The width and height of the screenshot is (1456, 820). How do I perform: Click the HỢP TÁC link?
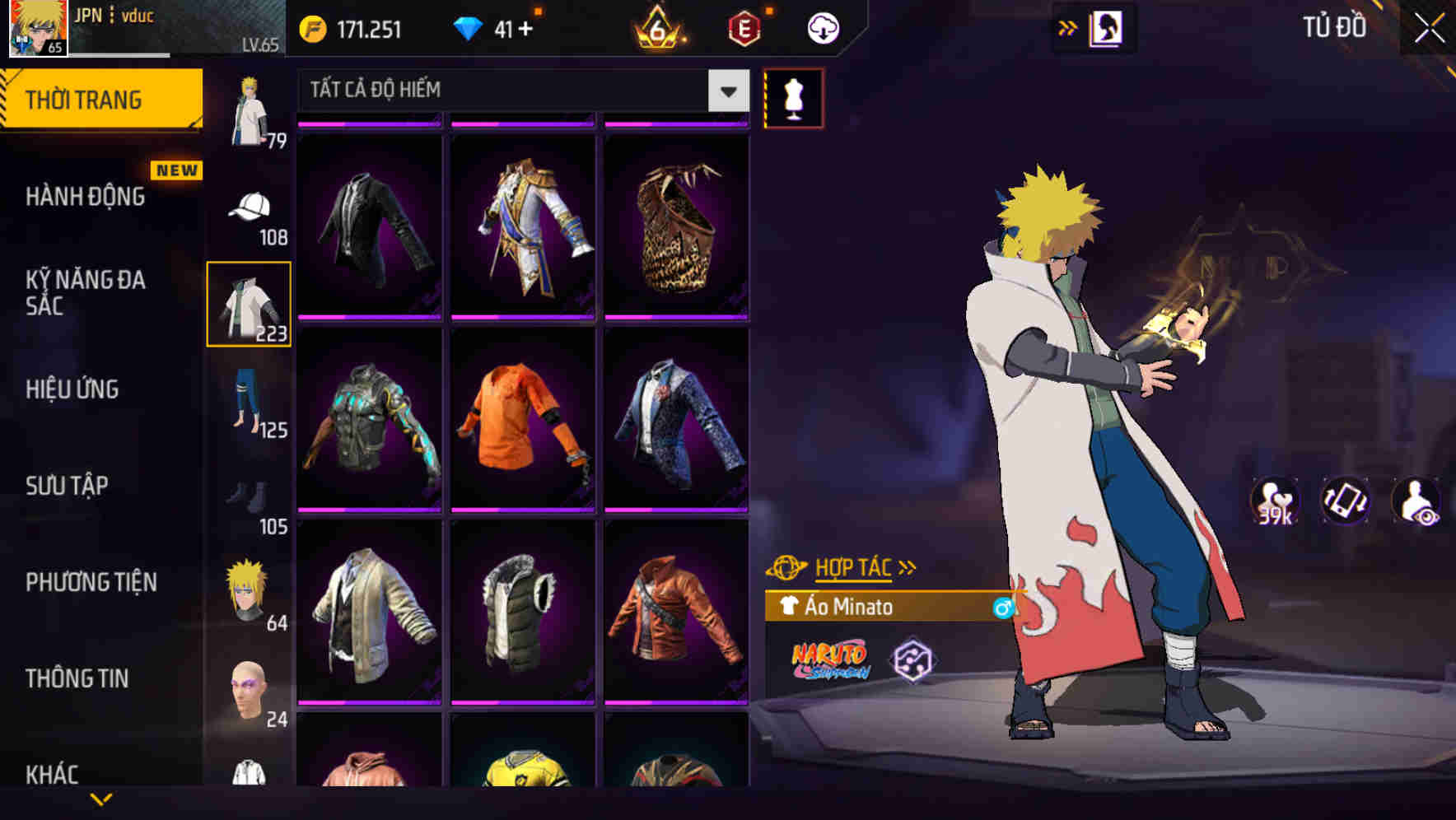(x=854, y=566)
